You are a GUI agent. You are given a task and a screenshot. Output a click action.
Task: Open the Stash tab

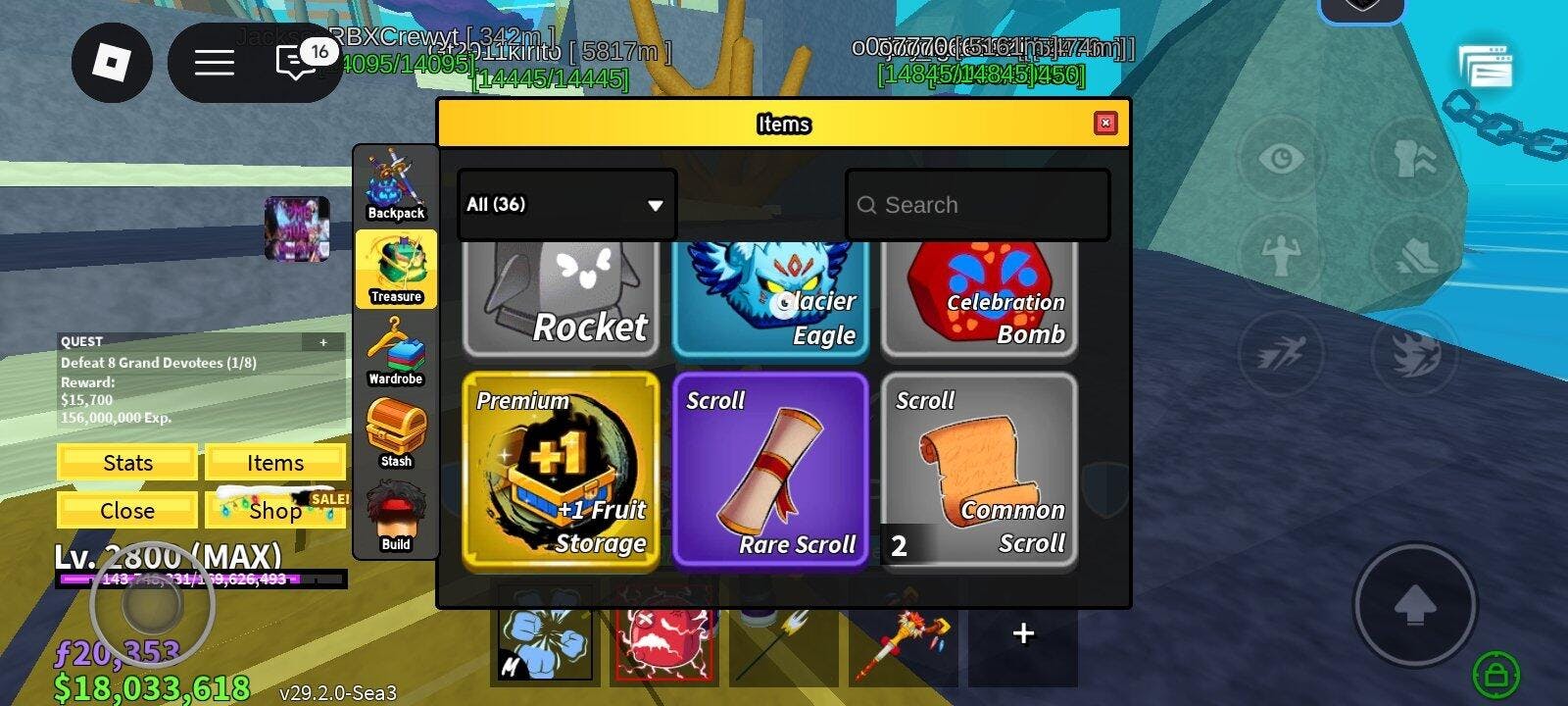pyautogui.click(x=396, y=434)
